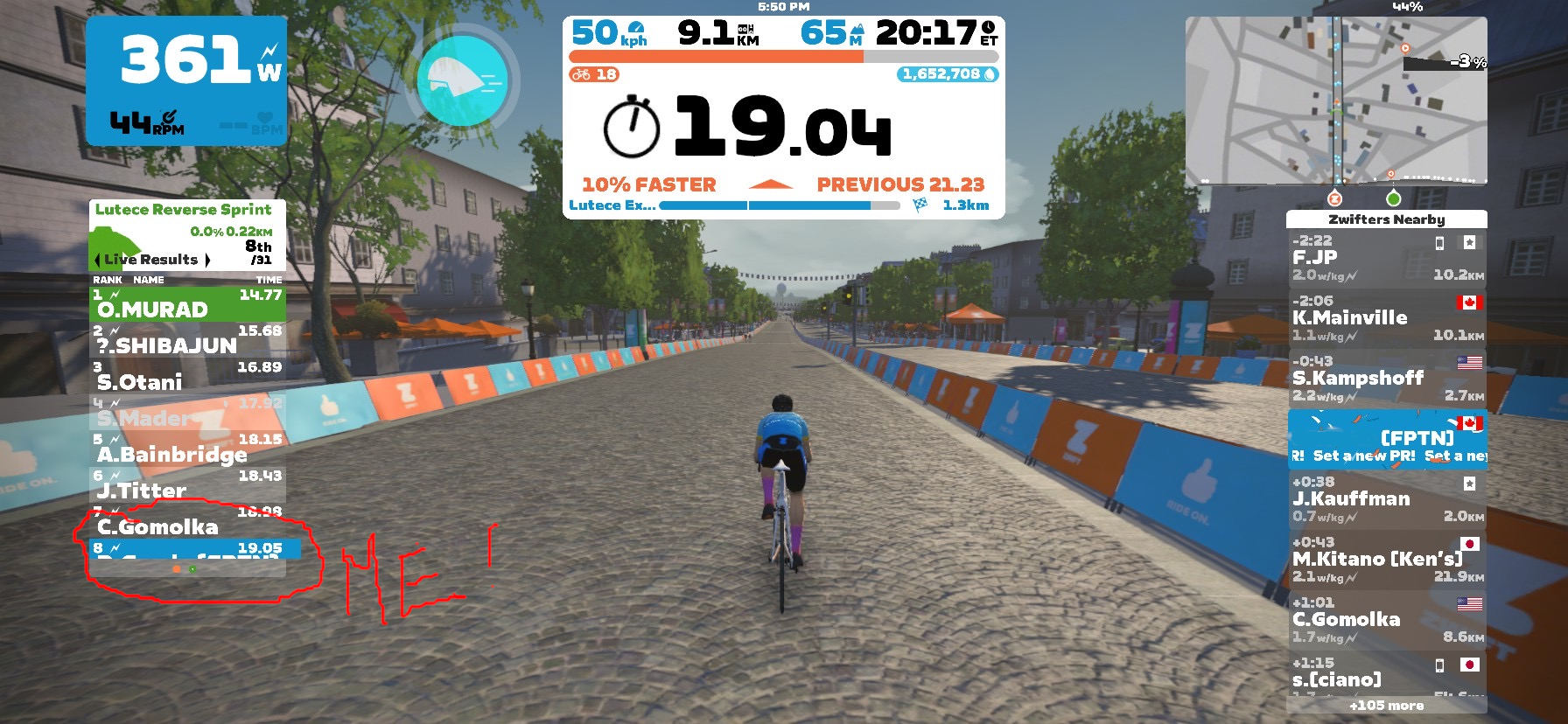The image size is (1568, 724).
Task: Select M.Kitano [Ken's] rider row
Action: (1386, 560)
